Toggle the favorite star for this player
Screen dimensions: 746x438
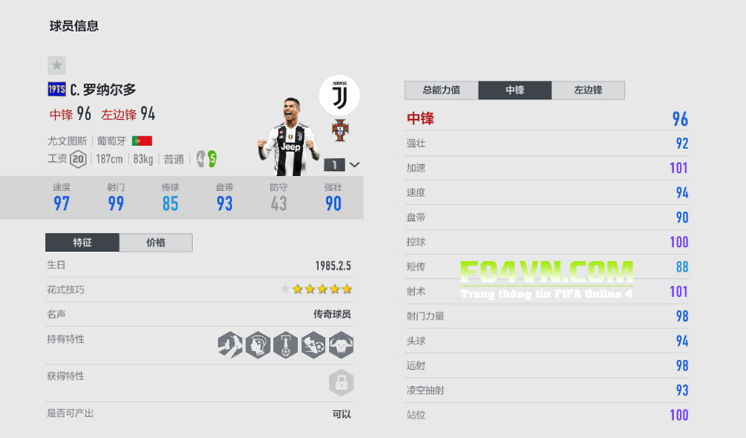coord(57,65)
